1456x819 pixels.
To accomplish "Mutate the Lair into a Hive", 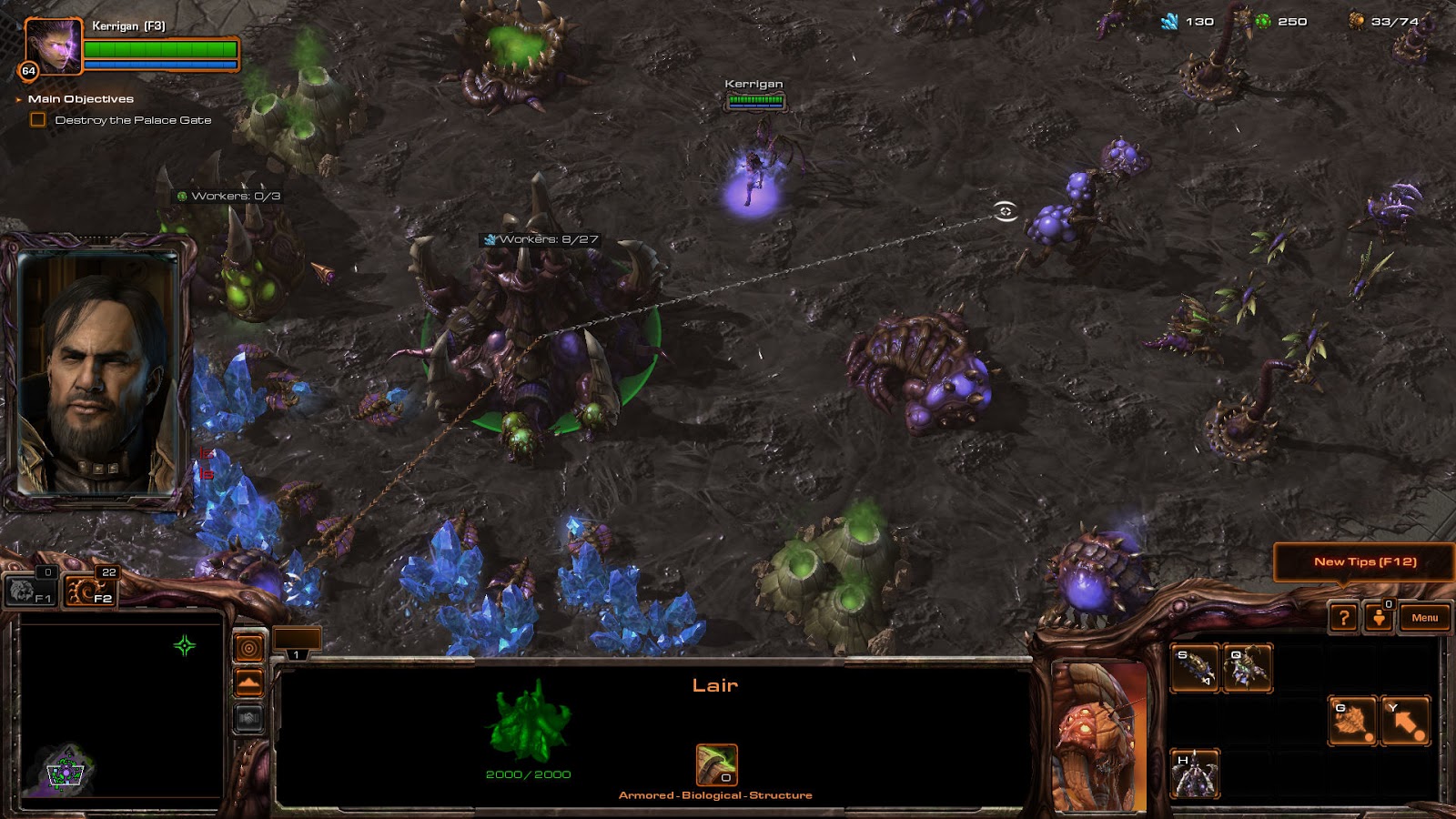I will 1194,773.
